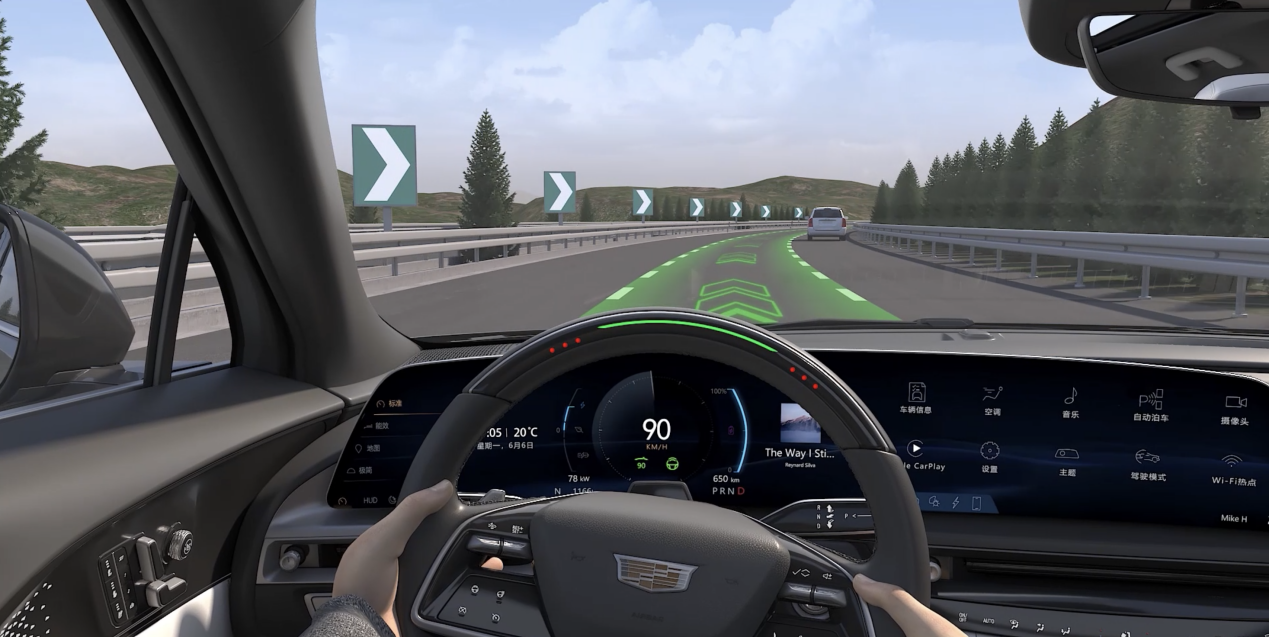Viewport: 1269px width, 637px height.
Task: Tap the lightning bolt shortcut icon
Action: point(954,502)
